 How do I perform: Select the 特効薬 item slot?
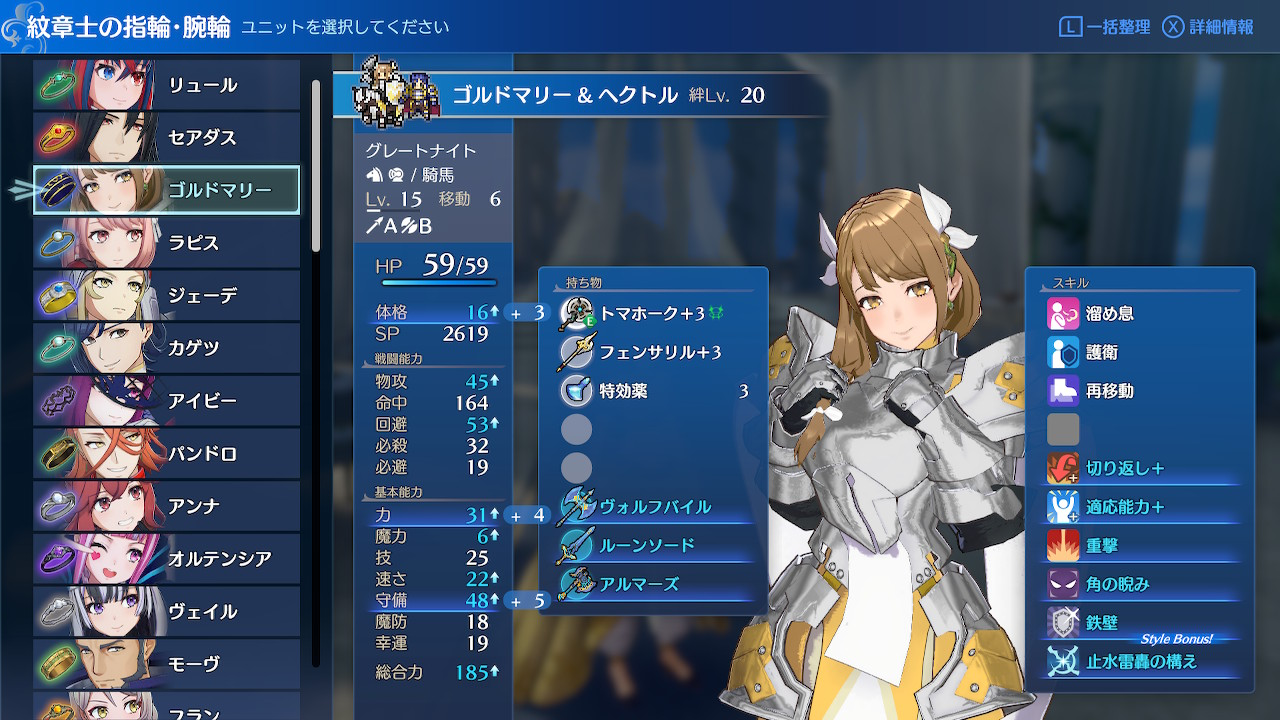click(x=654, y=391)
